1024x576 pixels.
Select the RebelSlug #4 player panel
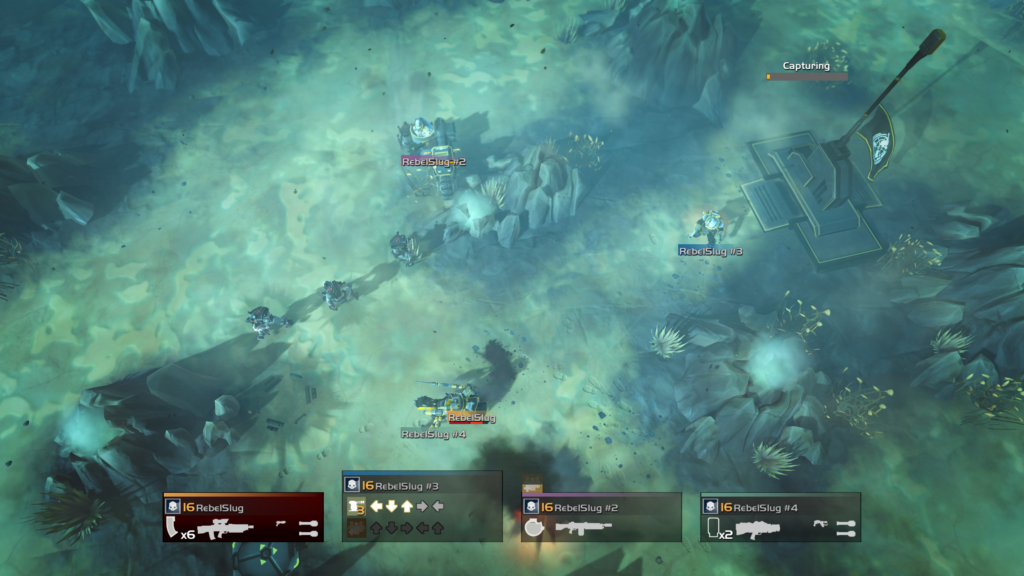(780, 517)
